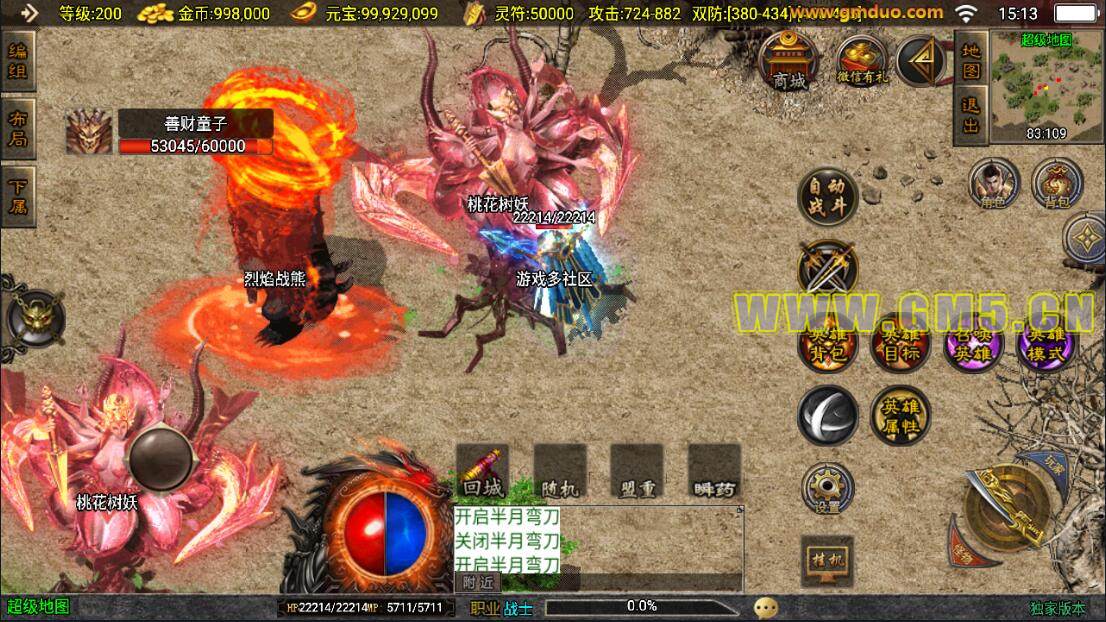Open the 下属 subordinates tab
The height and width of the screenshot is (622, 1106).
click(x=19, y=197)
